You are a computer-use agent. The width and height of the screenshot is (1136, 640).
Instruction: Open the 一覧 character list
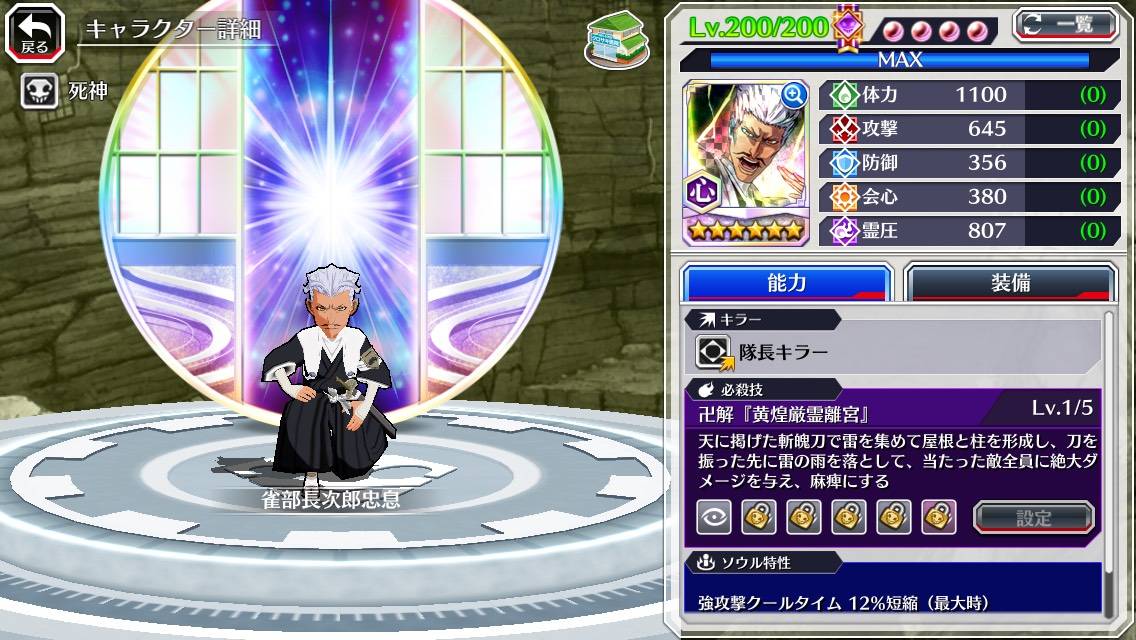click(1065, 25)
